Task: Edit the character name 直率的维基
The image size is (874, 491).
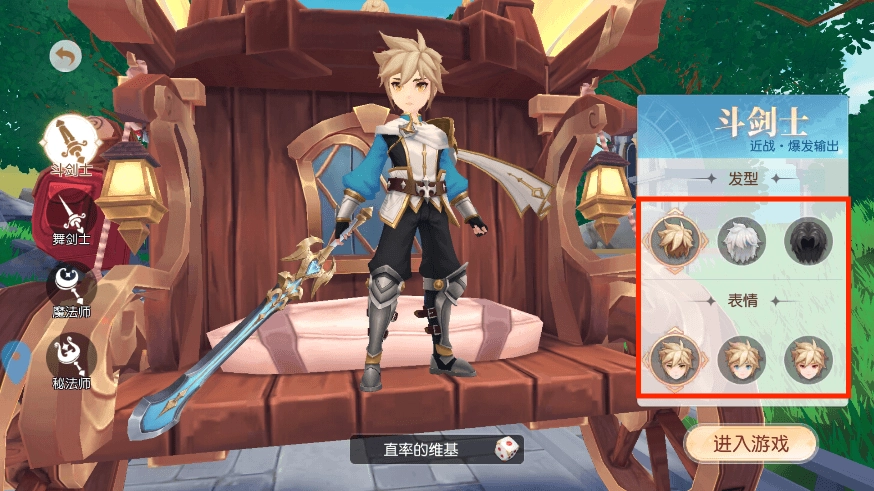Action: pos(420,450)
